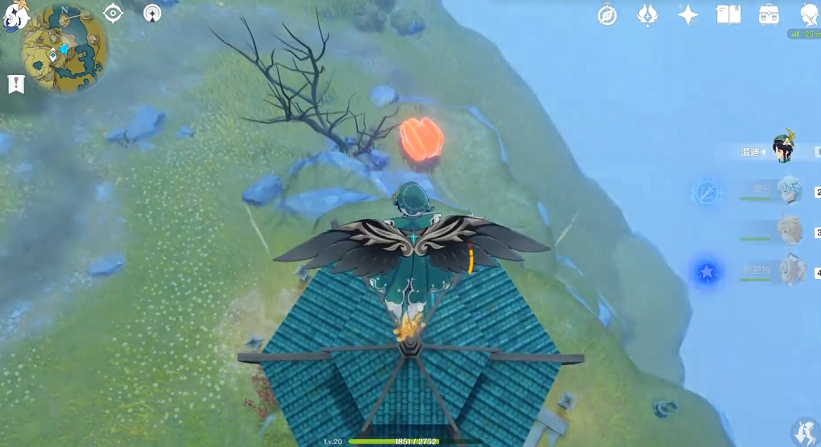Open the quest exclamation banner icon

16,84
